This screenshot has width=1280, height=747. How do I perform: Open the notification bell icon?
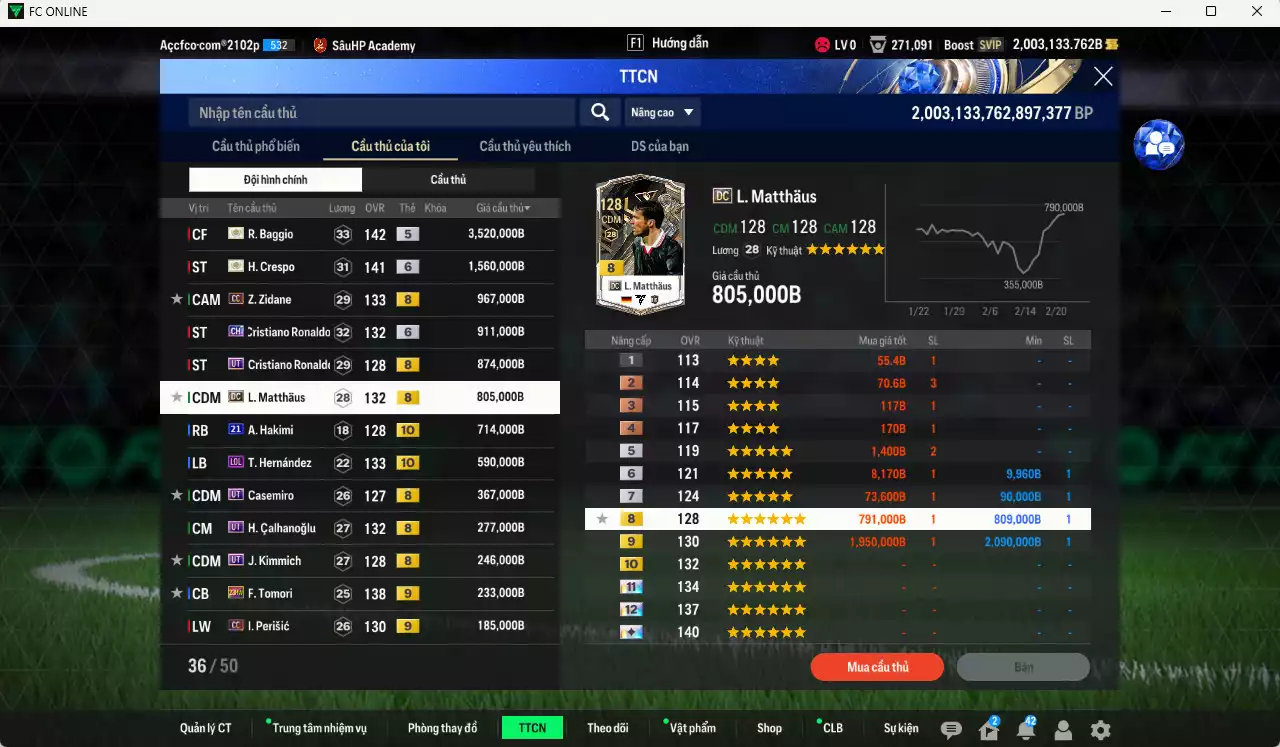(x=1026, y=730)
